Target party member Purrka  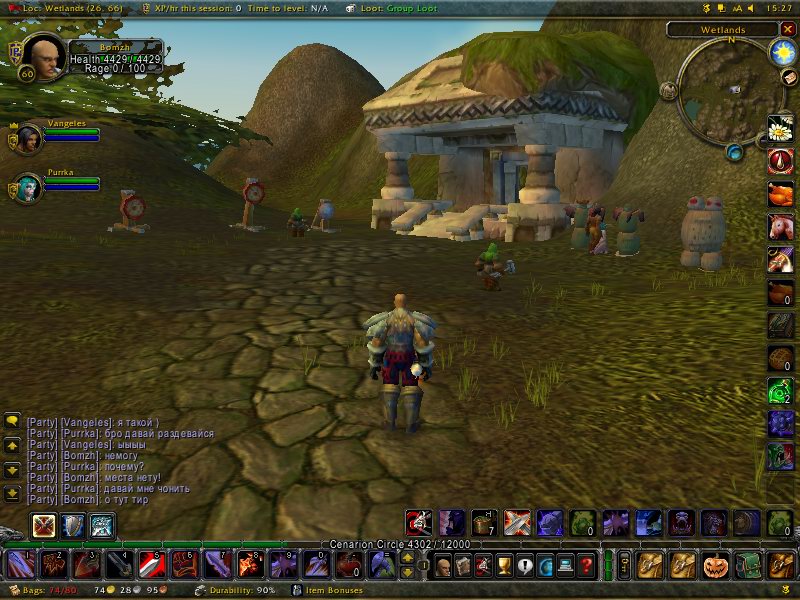click(x=30, y=187)
